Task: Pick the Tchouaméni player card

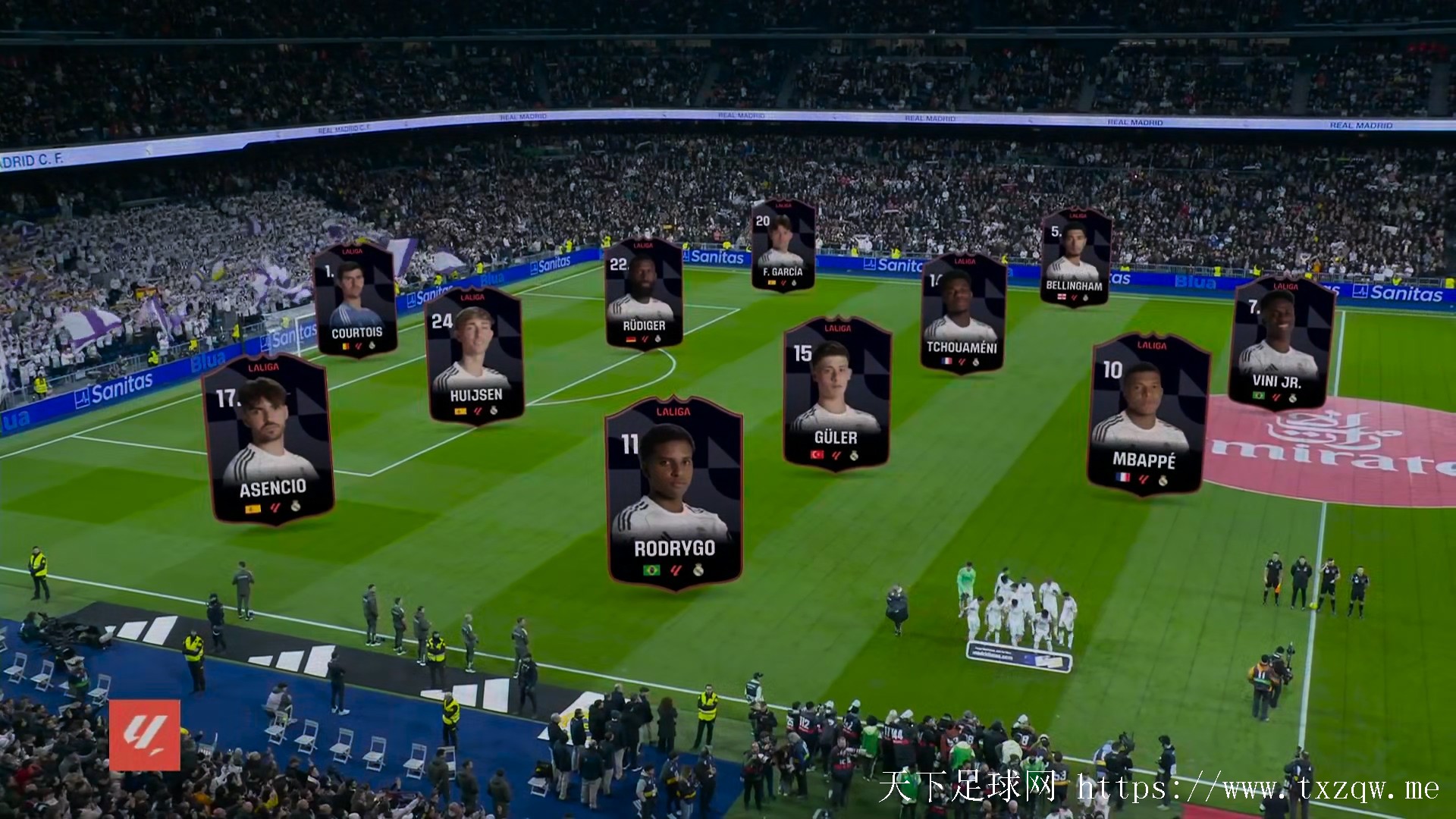Action: (x=962, y=313)
